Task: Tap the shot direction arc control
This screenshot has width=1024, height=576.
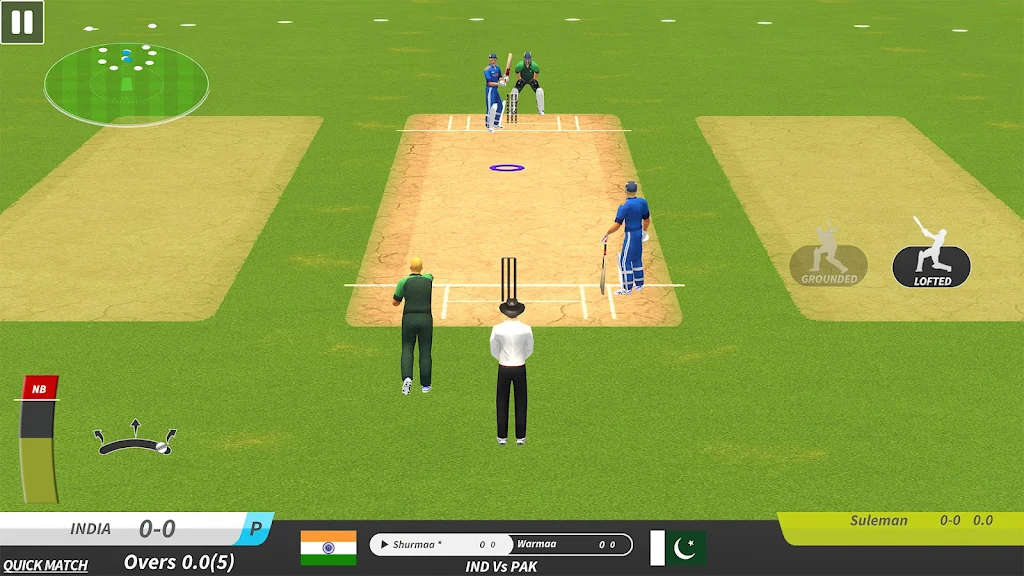Action: point(135,441)
